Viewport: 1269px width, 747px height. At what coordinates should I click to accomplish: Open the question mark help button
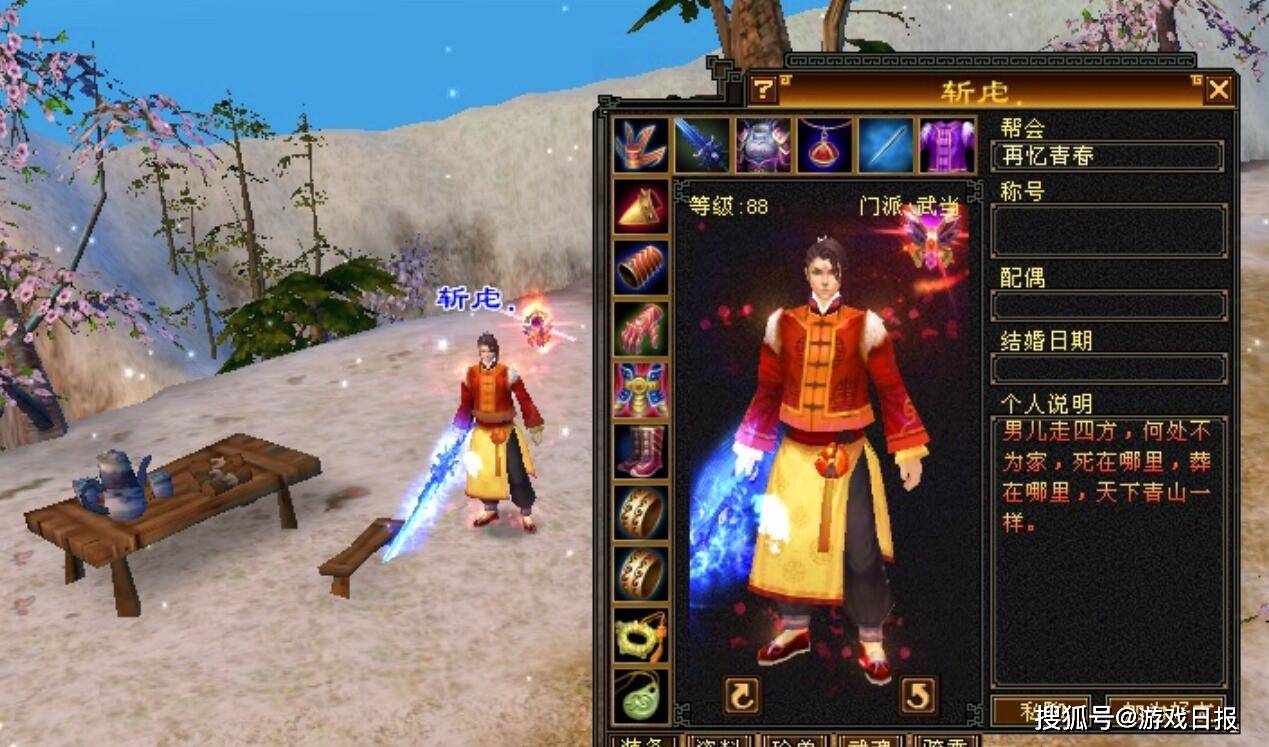[x=763, y=90]
